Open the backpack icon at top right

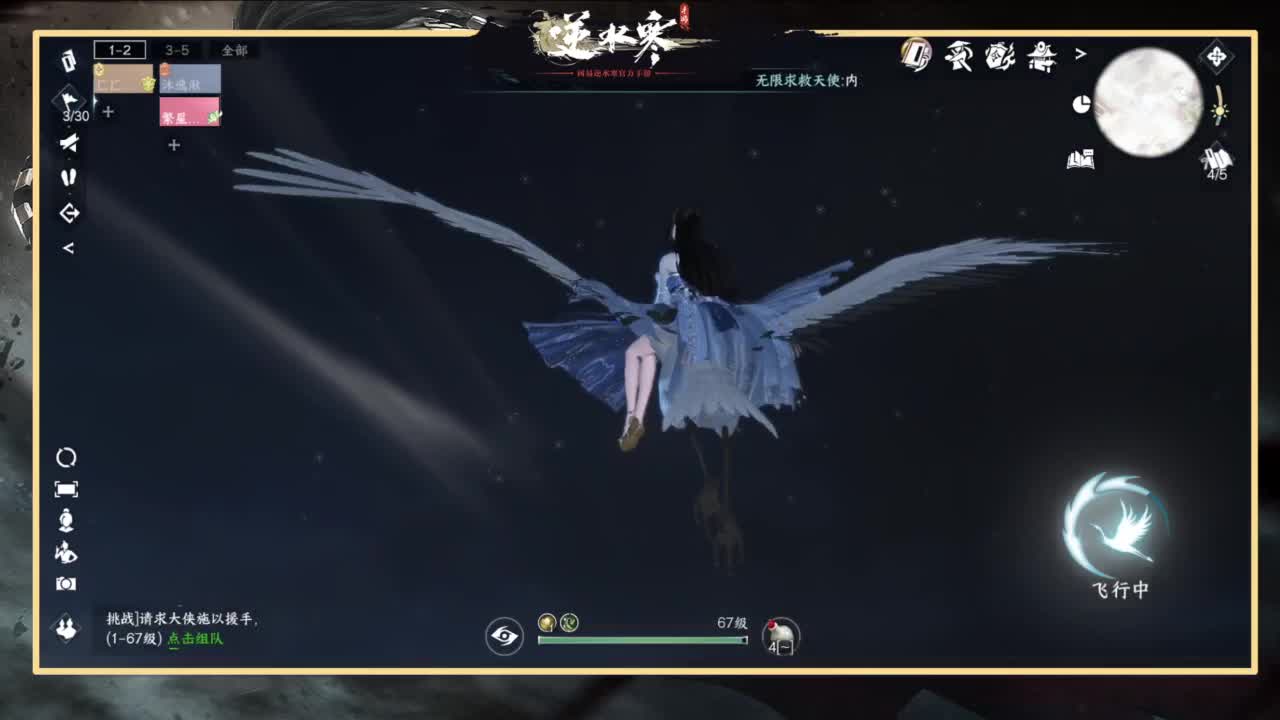coord(917,57)
